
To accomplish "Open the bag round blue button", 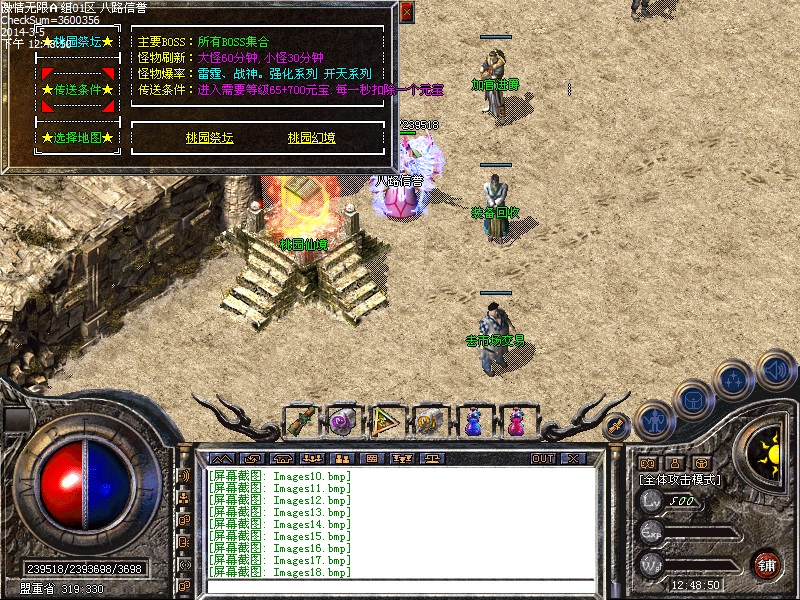I will (692, 398).
